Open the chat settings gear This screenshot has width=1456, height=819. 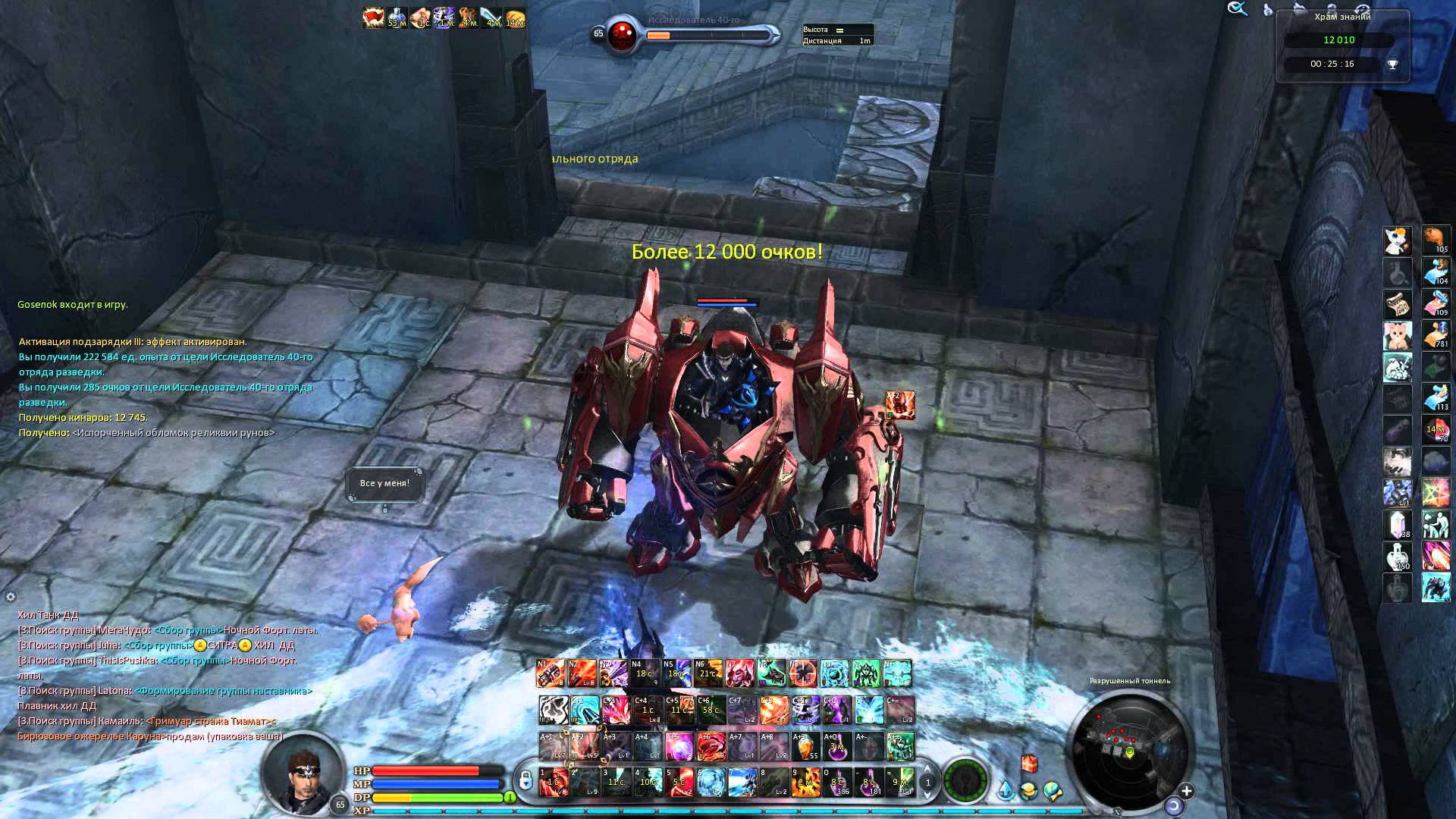[11, 597]
